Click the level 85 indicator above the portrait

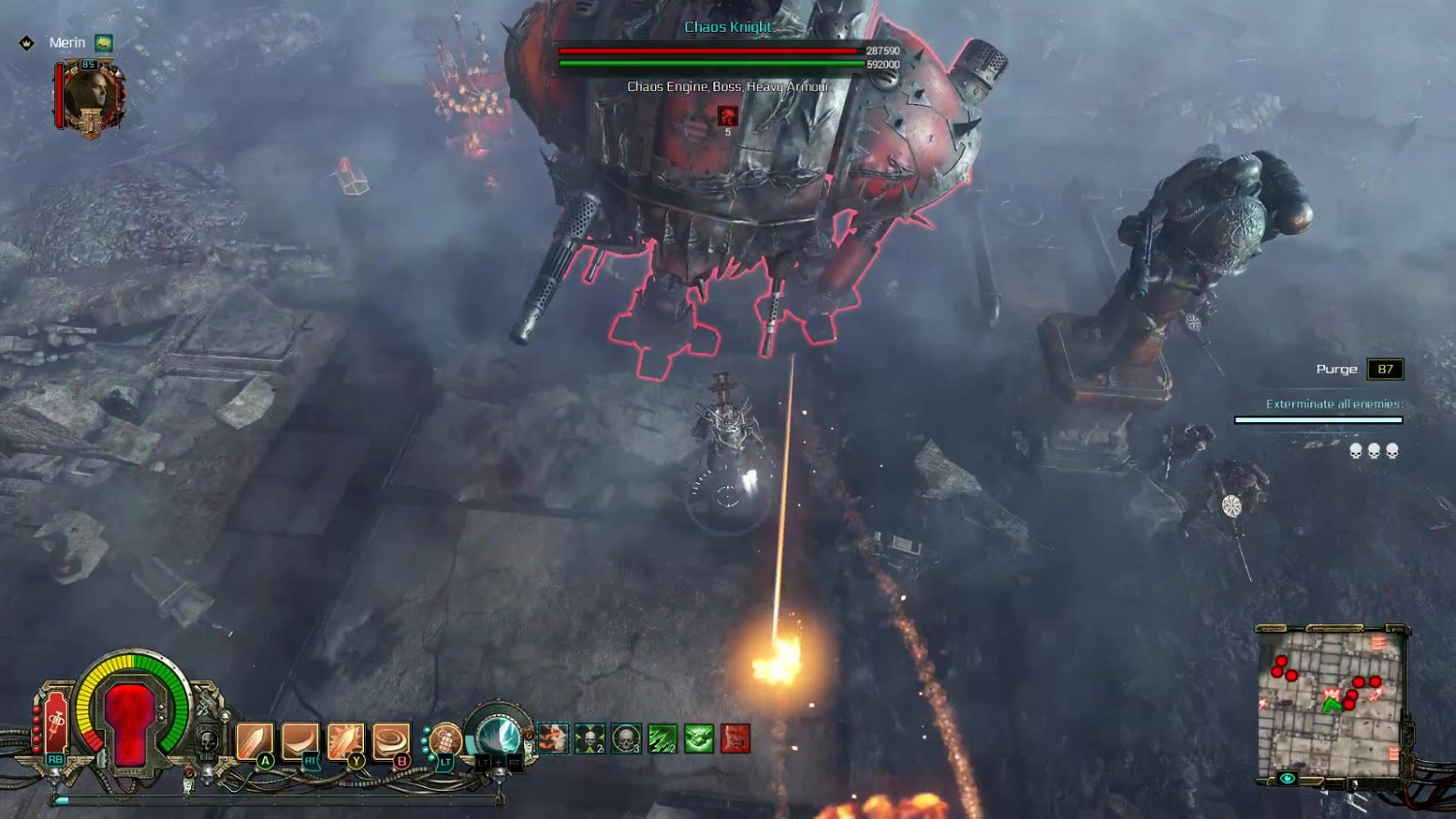(x=88, y=64)
